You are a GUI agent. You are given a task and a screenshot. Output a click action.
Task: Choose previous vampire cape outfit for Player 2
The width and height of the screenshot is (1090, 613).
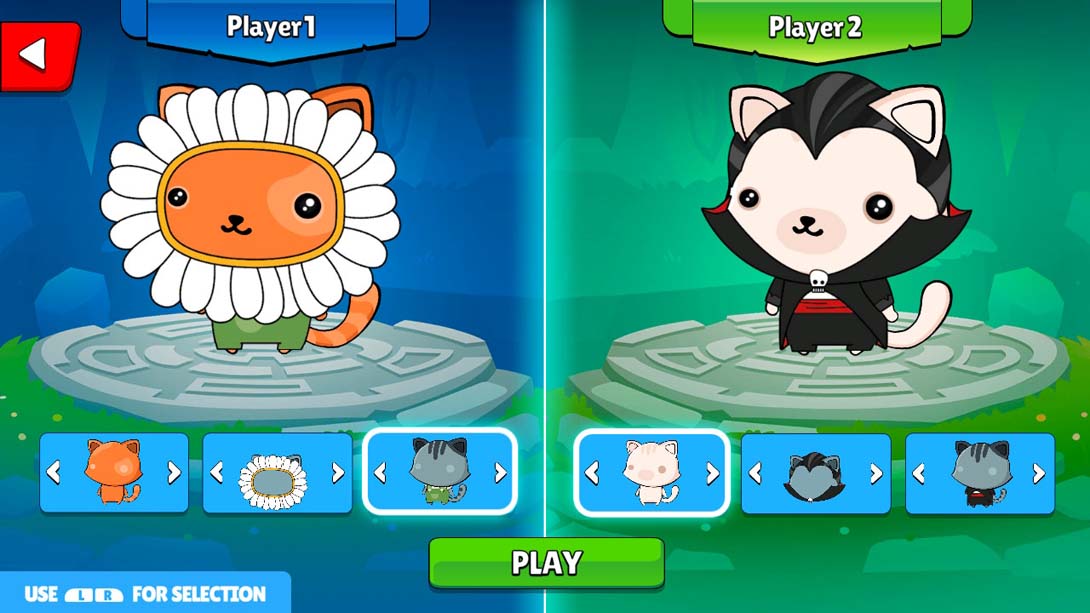click(919, 473)
